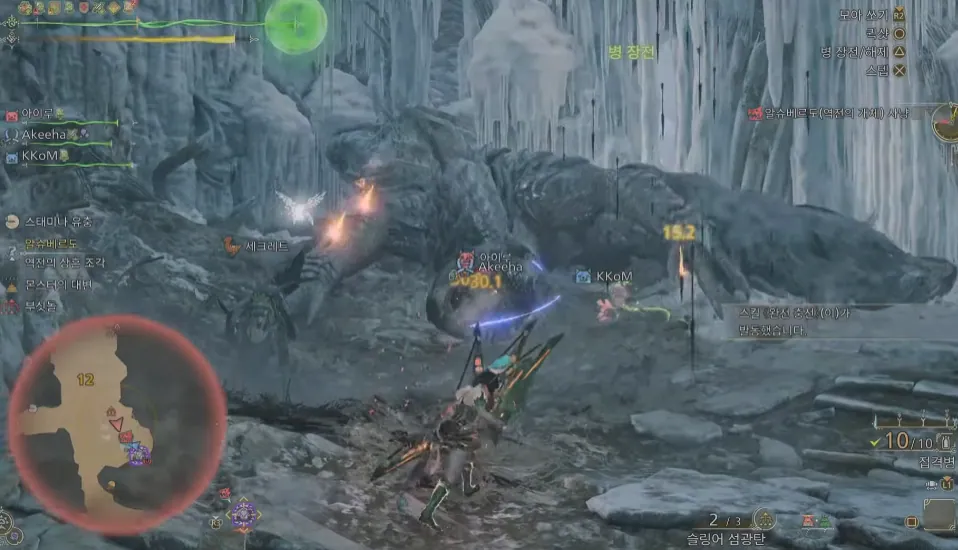
Task: Click the empty item slot frame
Action: pyautogui.click(x=938, y=515)
